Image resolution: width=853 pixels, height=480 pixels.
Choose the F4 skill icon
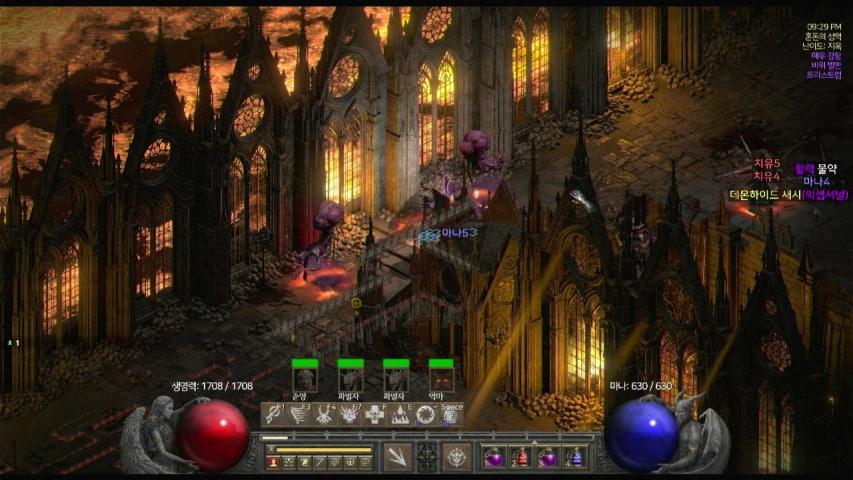pos(323,414)
